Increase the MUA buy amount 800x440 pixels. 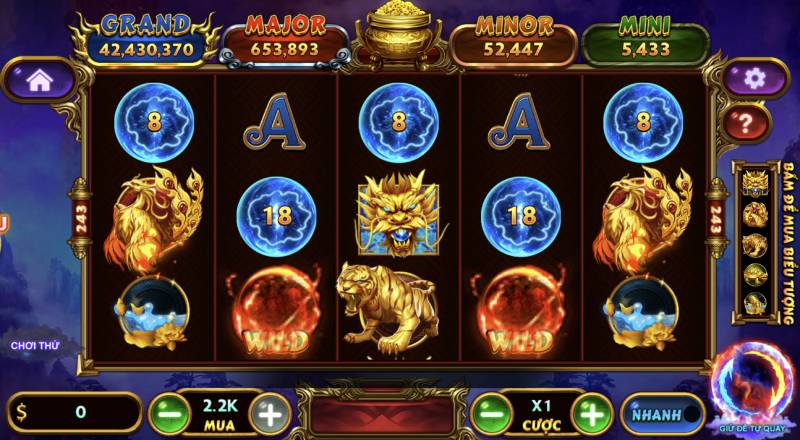point(269,411)
